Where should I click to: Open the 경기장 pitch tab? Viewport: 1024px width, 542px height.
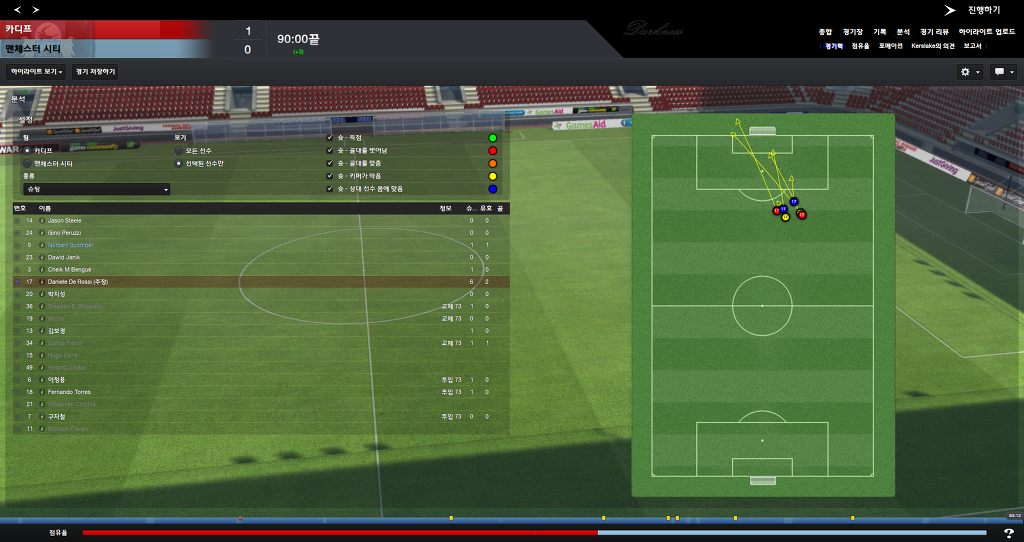pyautogui.click(x=852, y=32)
